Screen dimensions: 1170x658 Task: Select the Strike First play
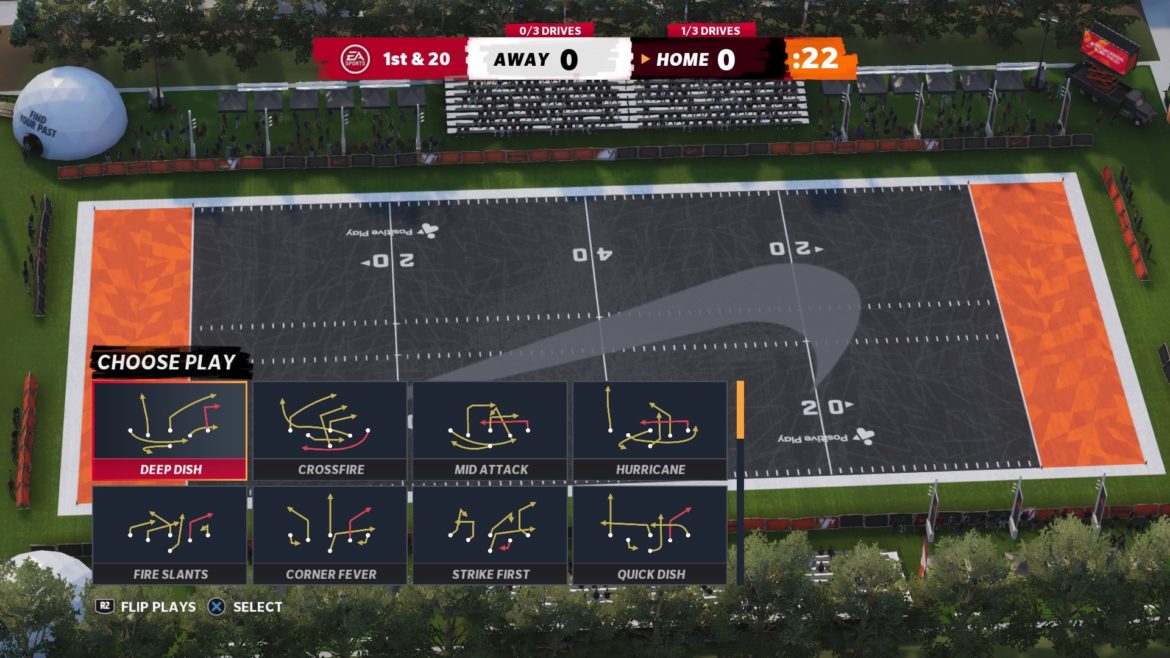click(x=490, y=534)
